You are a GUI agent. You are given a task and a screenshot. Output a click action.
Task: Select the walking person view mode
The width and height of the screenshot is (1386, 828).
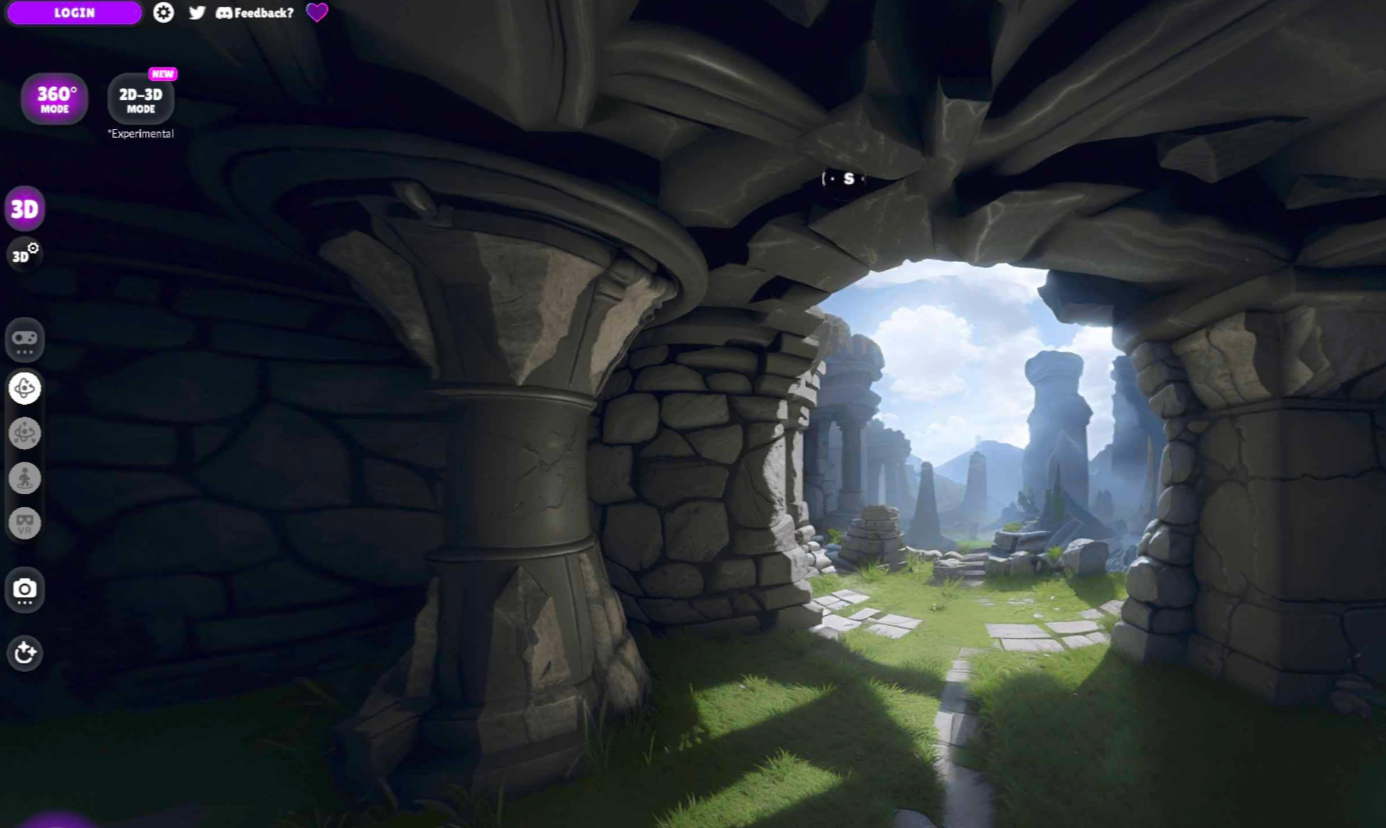pyautogui.click(x=25, y=478)
